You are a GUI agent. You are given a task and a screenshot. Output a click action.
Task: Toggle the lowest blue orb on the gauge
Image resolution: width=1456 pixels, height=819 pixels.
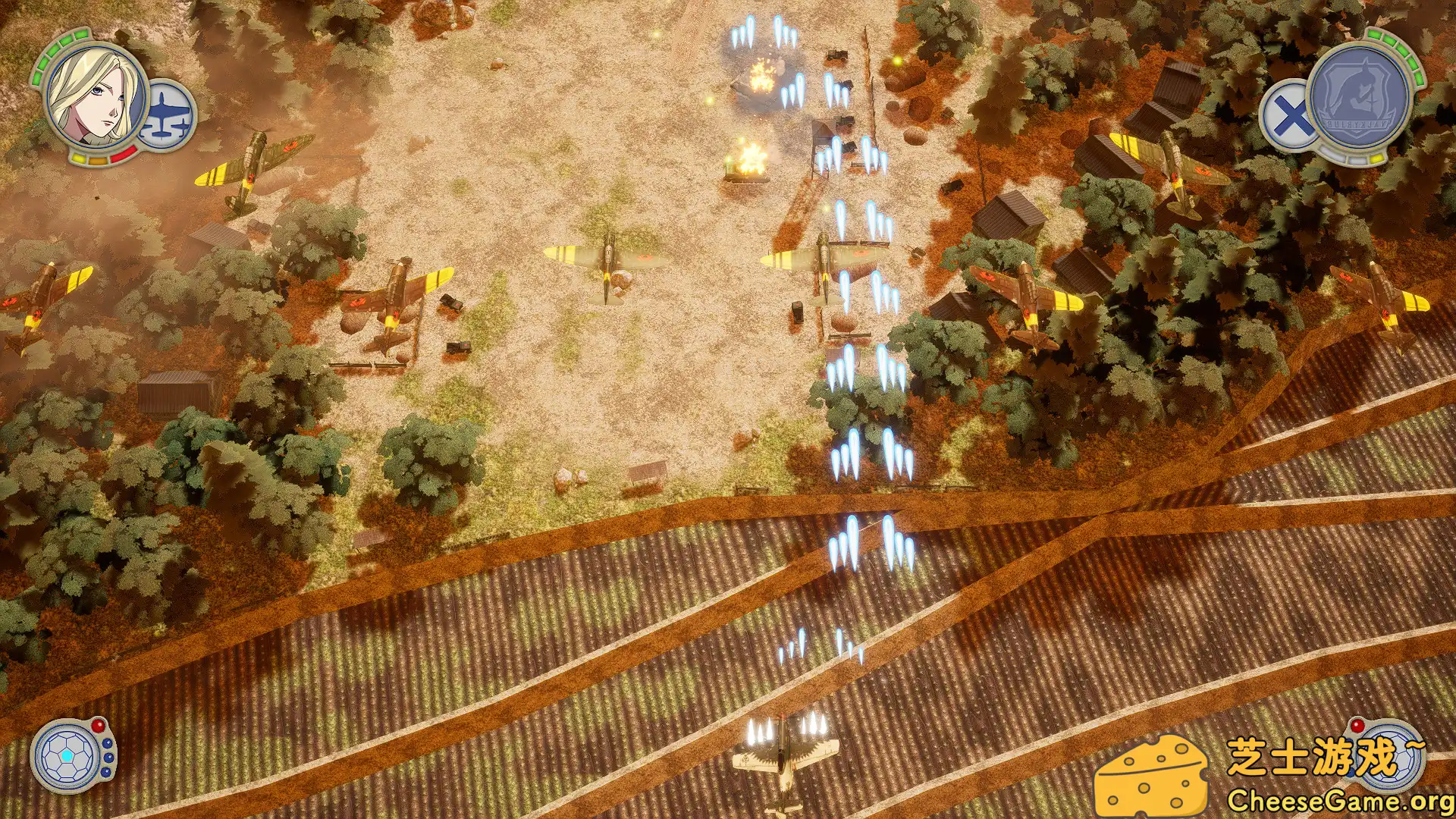point(106,772)
